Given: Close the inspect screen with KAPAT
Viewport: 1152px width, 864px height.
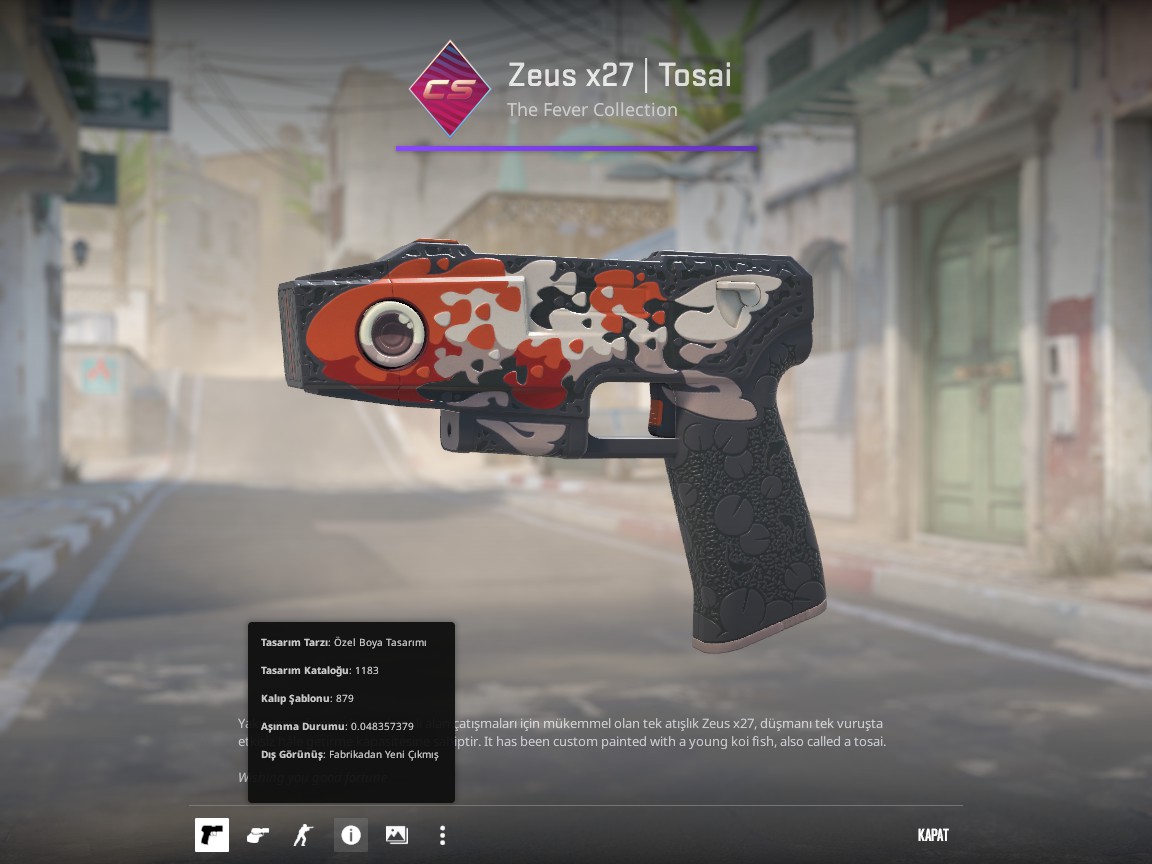Looking at the screenshot, I should tap(932, 835).
